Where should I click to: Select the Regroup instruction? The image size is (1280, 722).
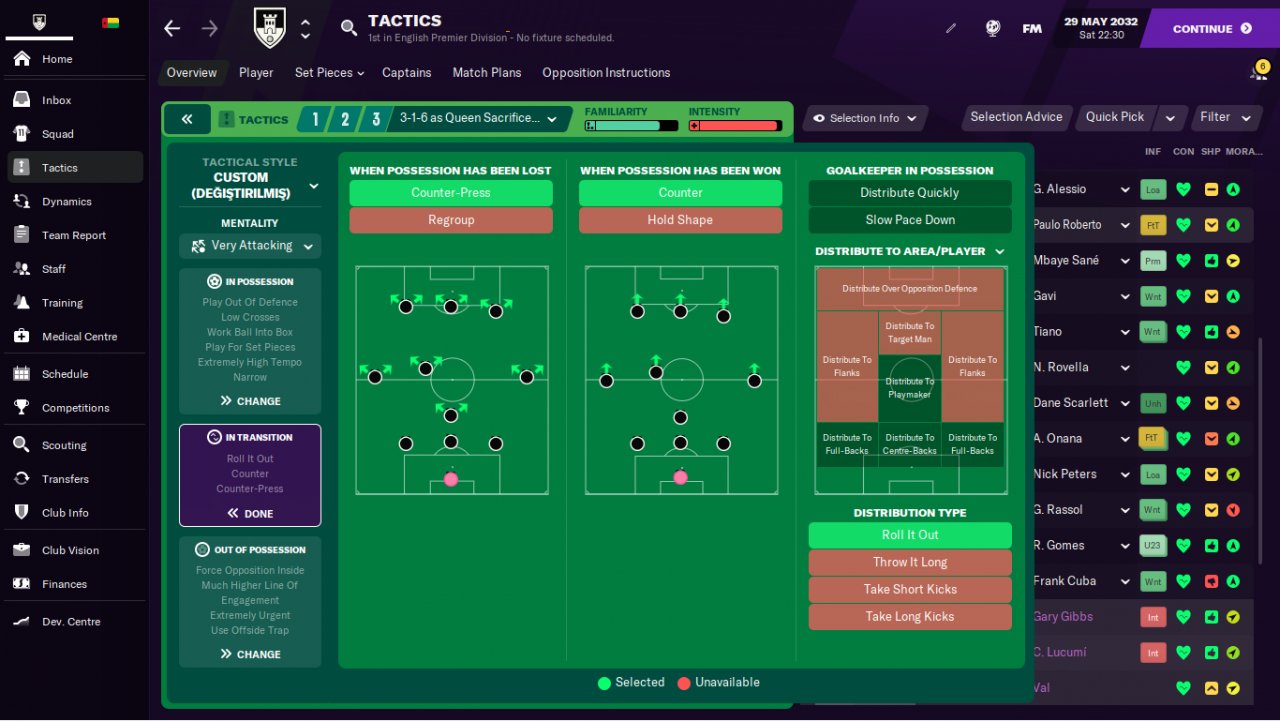tap(451, 220)
